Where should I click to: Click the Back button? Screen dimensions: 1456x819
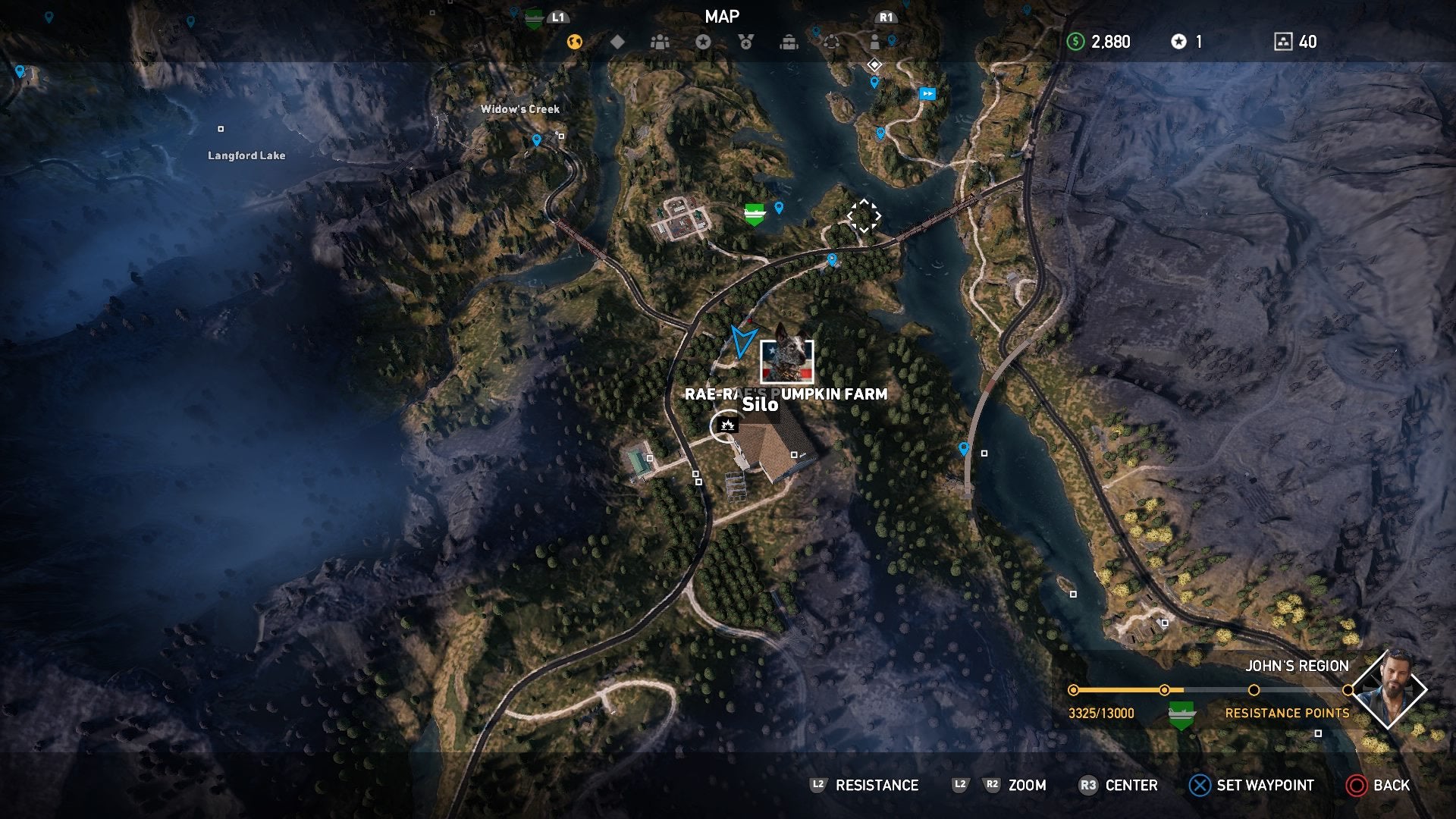[1378, 786]
